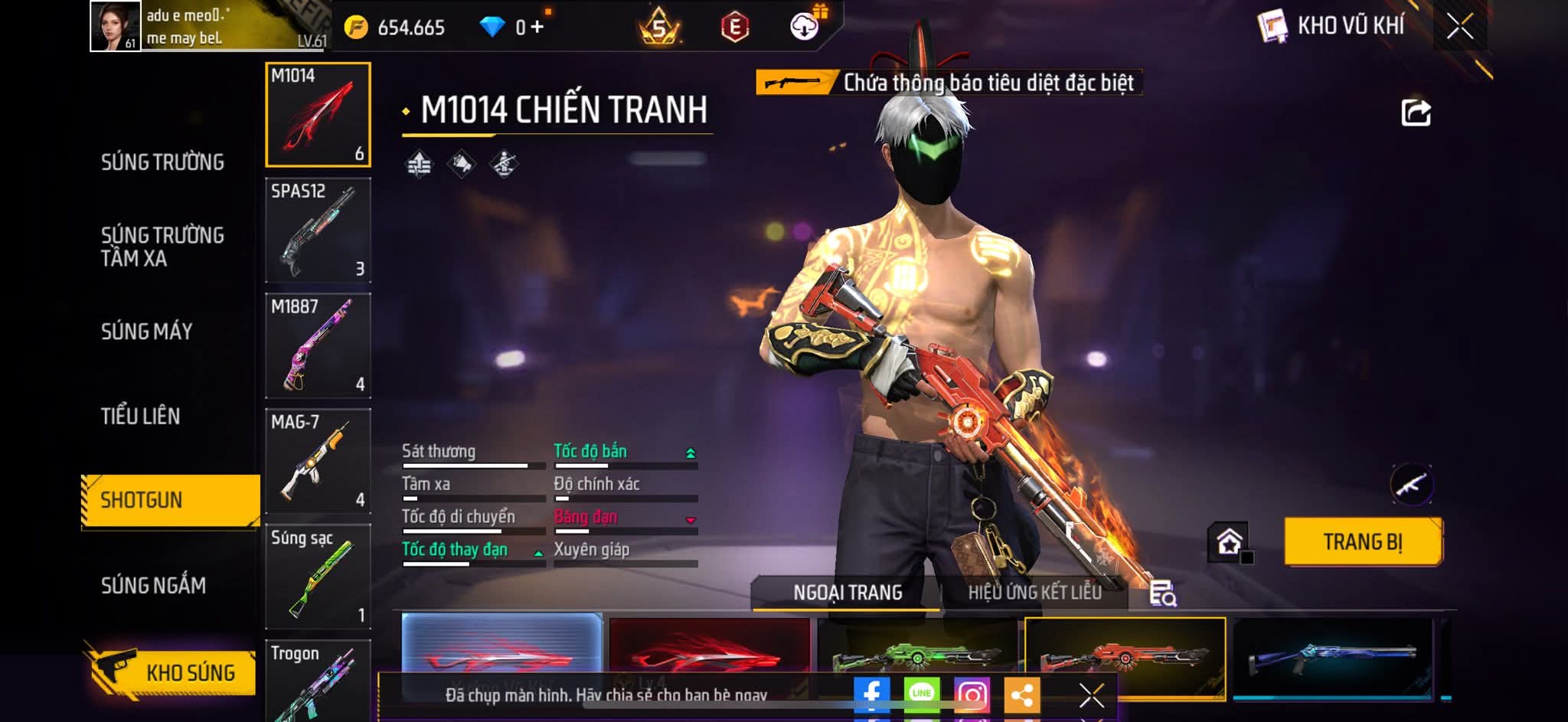Select the MAG-7 shotgun slot

(318, 462)
